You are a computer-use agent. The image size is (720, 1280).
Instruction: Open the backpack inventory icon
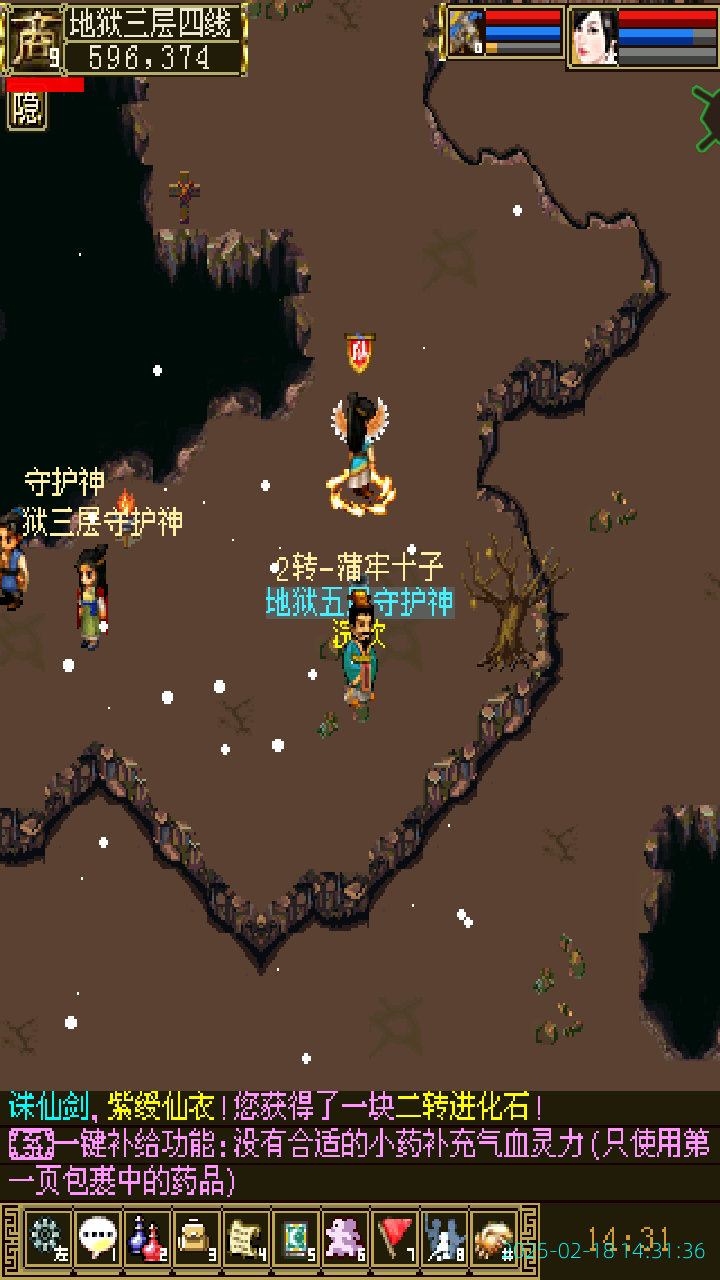click(x=196, y=1238)
